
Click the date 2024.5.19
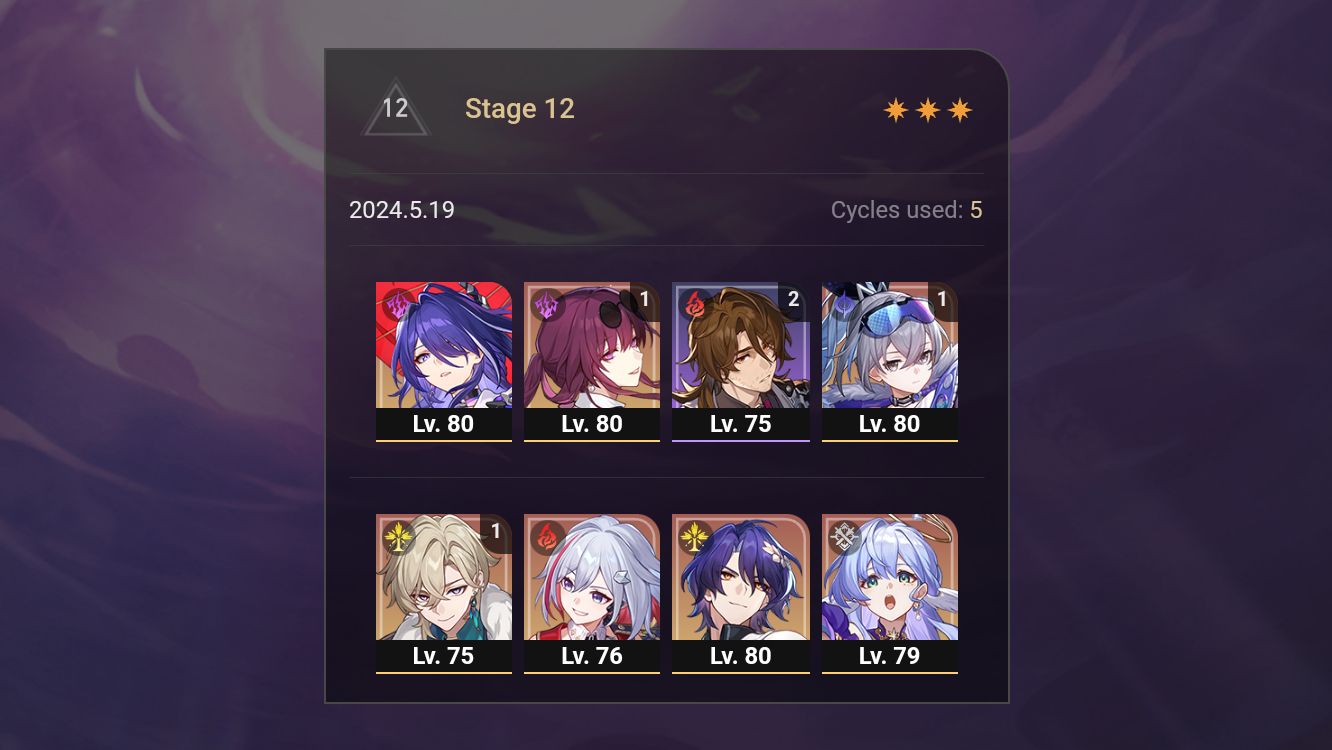(401, 210)
